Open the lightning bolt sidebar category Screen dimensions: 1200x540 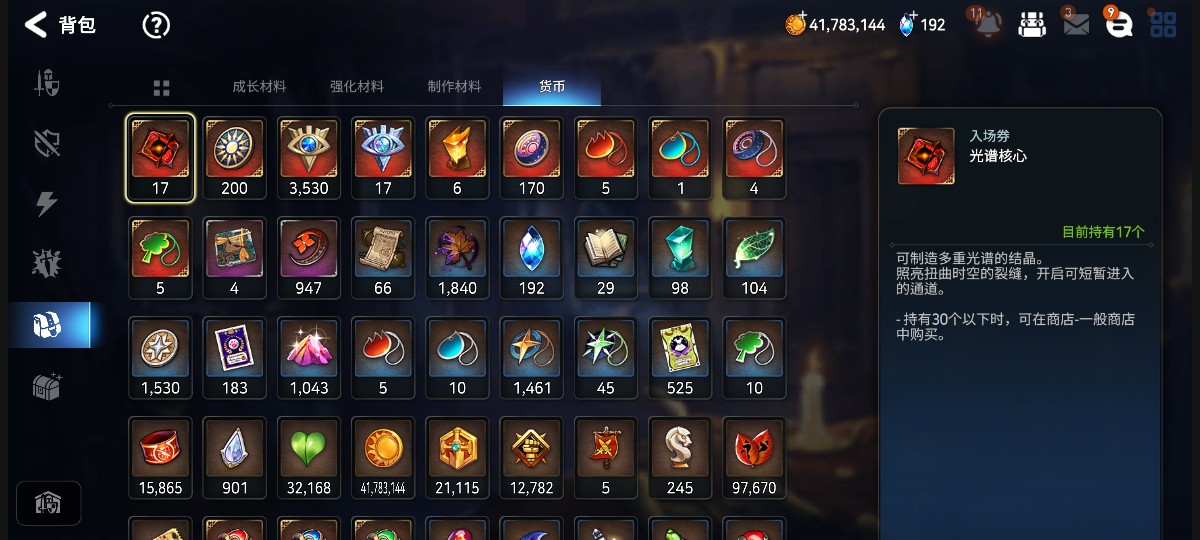click(47, 204)
